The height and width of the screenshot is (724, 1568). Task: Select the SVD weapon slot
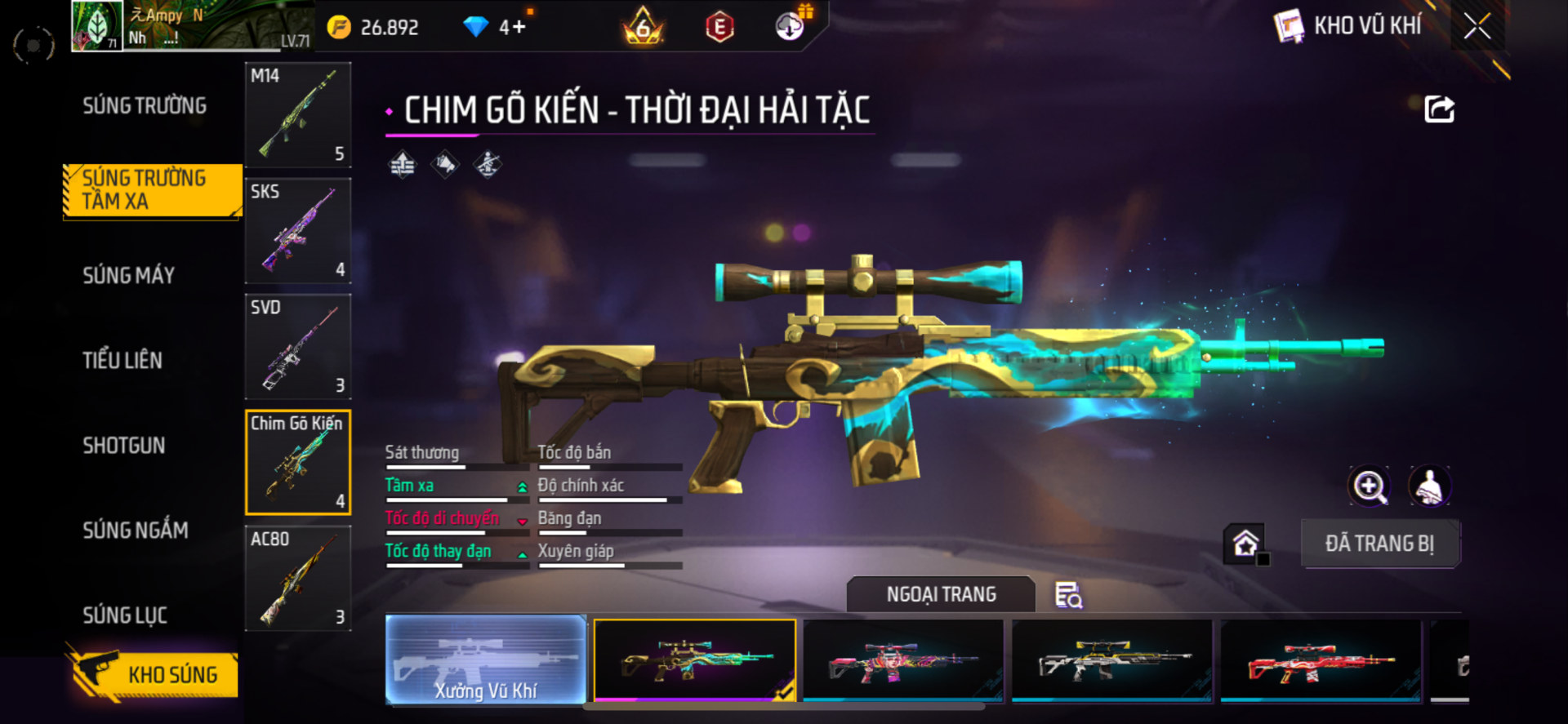(x=298, y=347)
